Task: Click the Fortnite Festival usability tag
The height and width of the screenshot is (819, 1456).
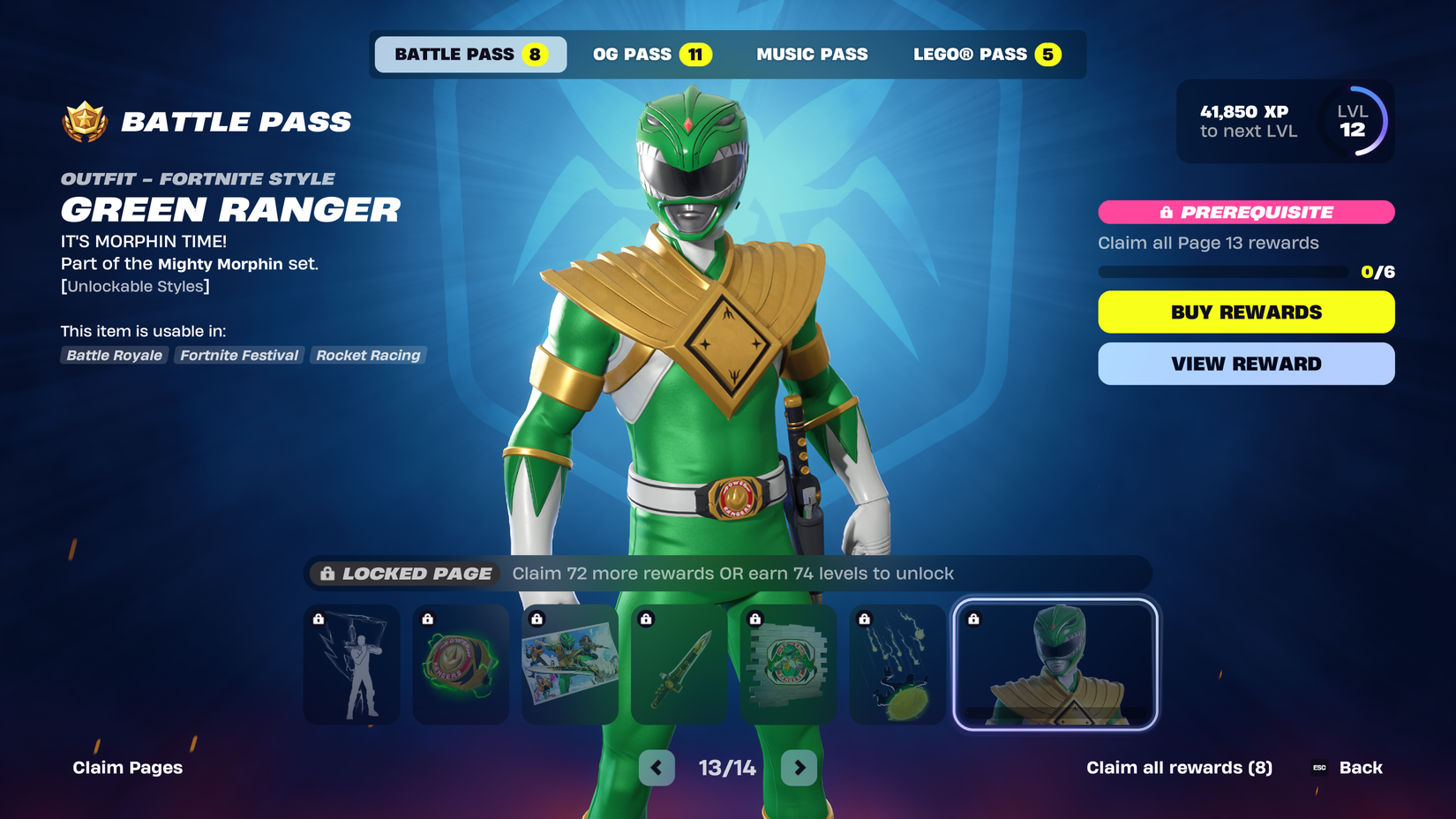Action: click(x=238, y=355)
